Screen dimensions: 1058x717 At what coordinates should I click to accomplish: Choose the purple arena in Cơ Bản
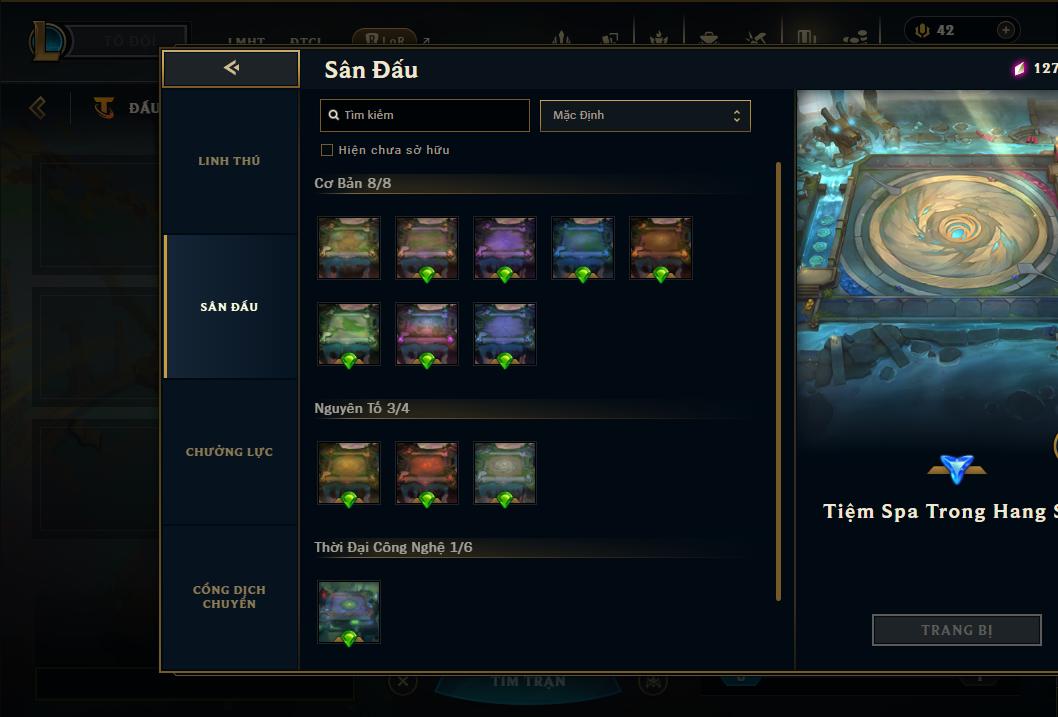point(505,247)
